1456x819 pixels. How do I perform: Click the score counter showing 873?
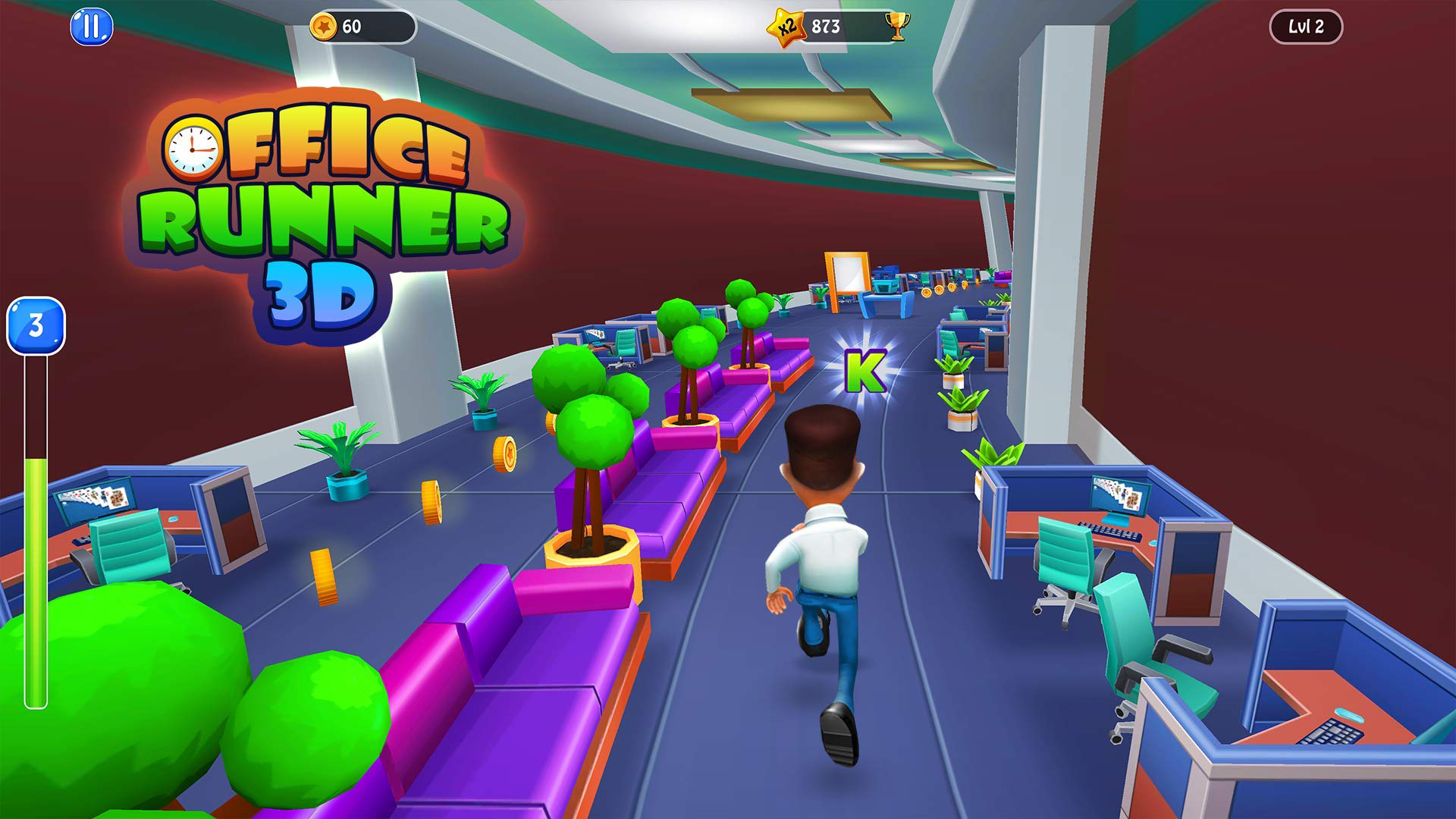pyautogui.click(x=827, y=25)
